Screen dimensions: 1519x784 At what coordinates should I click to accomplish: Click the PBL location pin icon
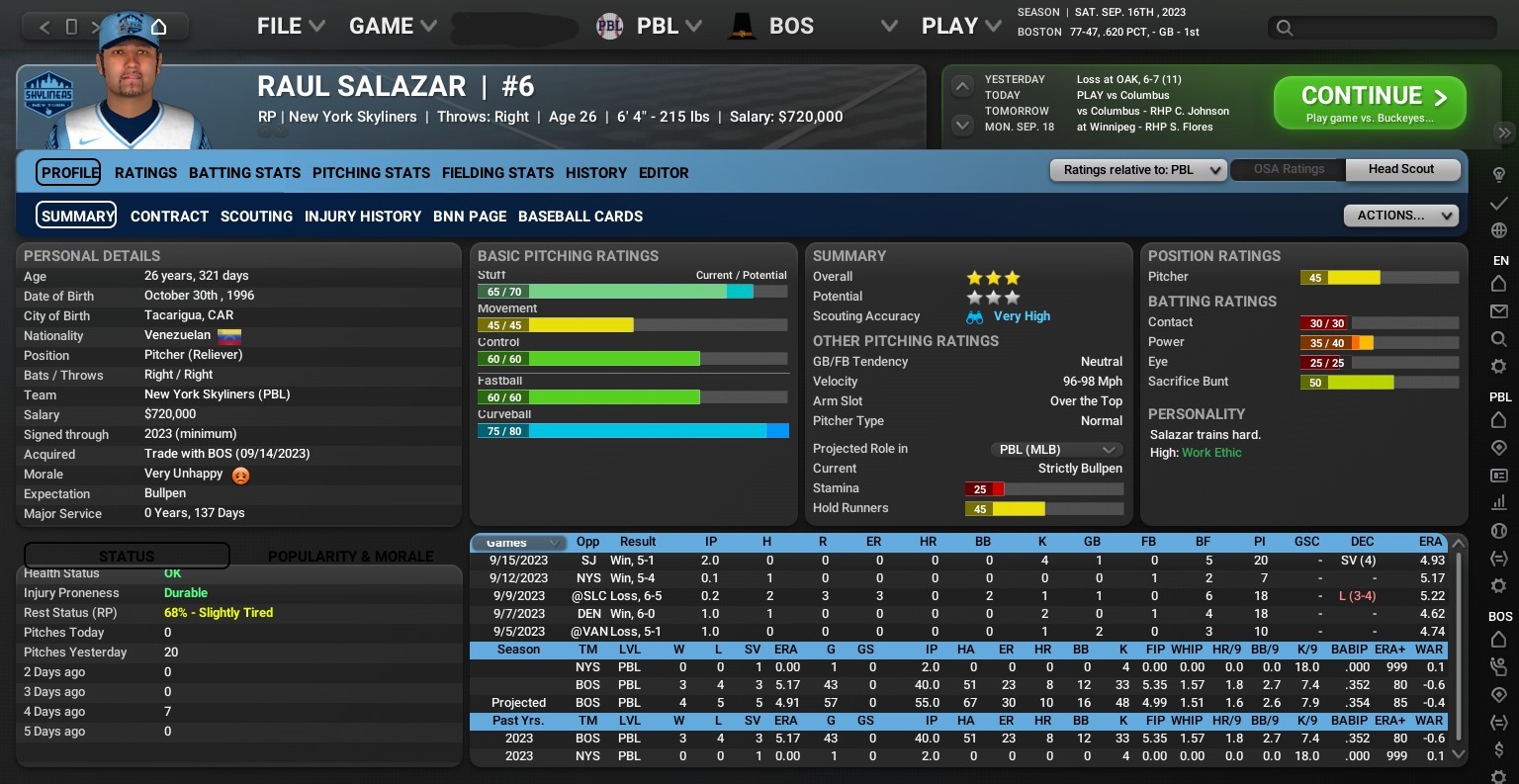[x=1499, y=448]
